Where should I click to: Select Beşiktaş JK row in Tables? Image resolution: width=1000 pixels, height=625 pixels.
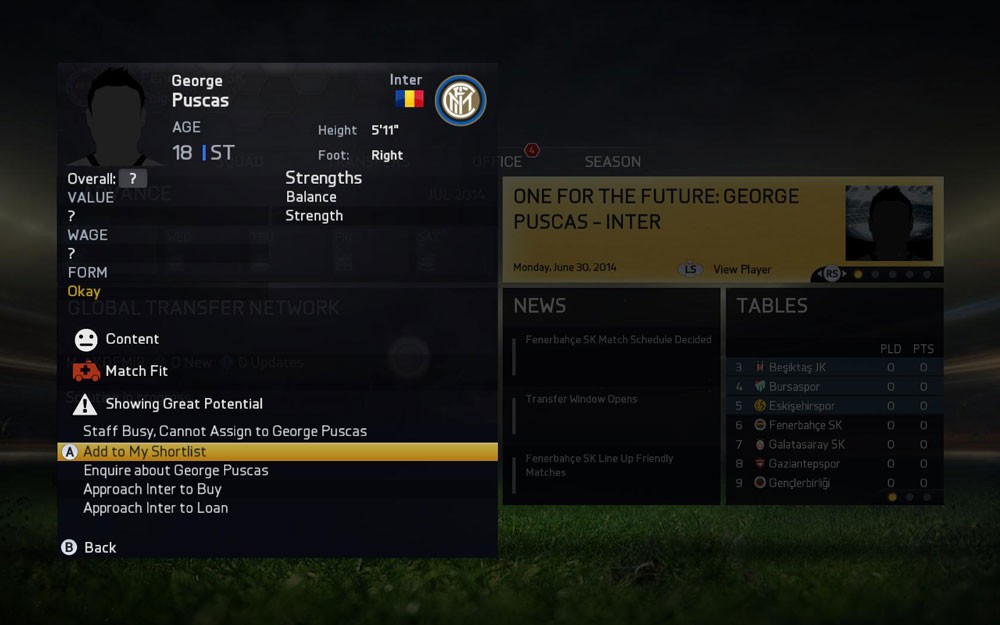point(797,368)
